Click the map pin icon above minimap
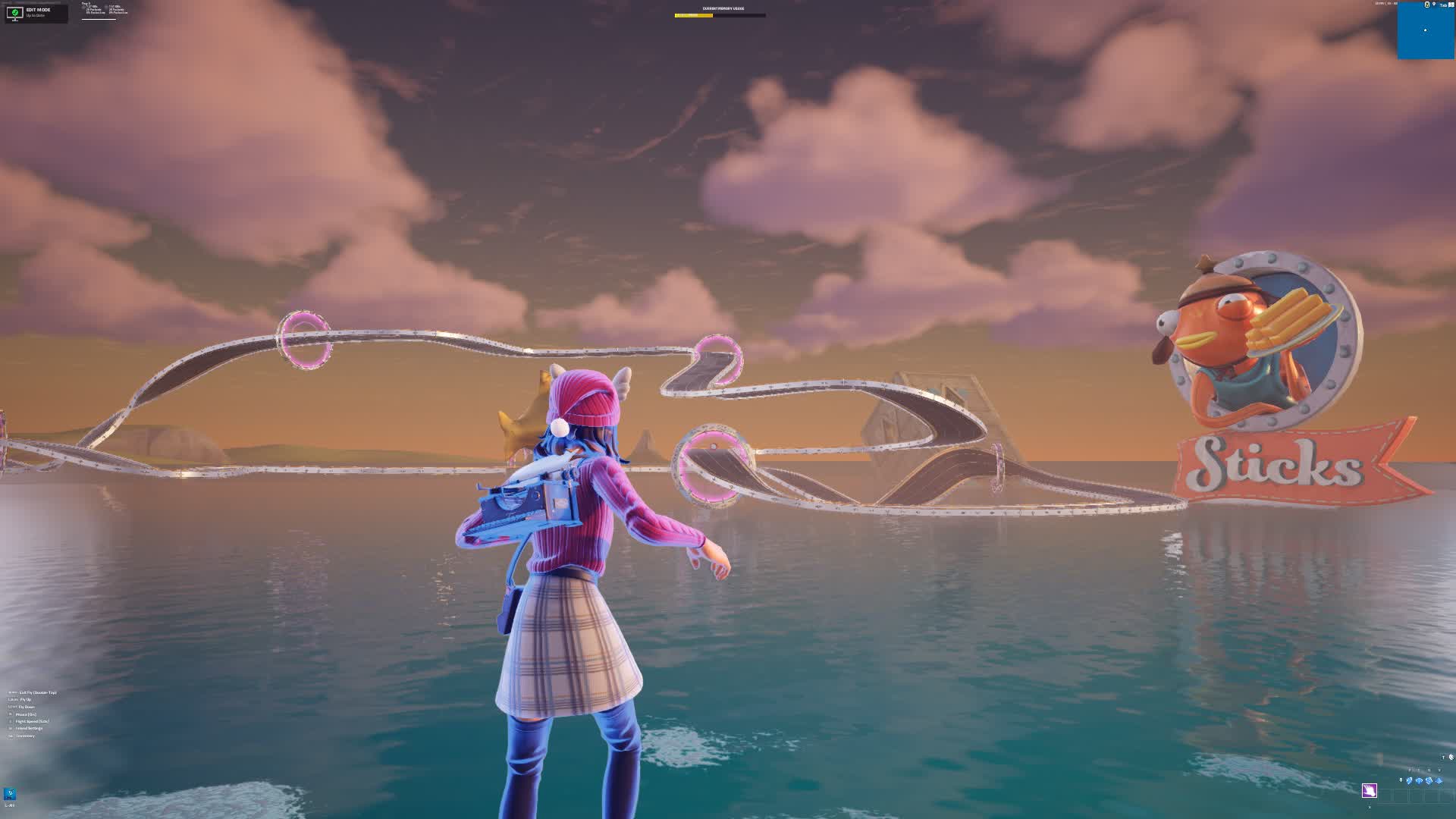Image resolution: width=1456 pixels, height=819 pixels. [x=1434, y=5]
